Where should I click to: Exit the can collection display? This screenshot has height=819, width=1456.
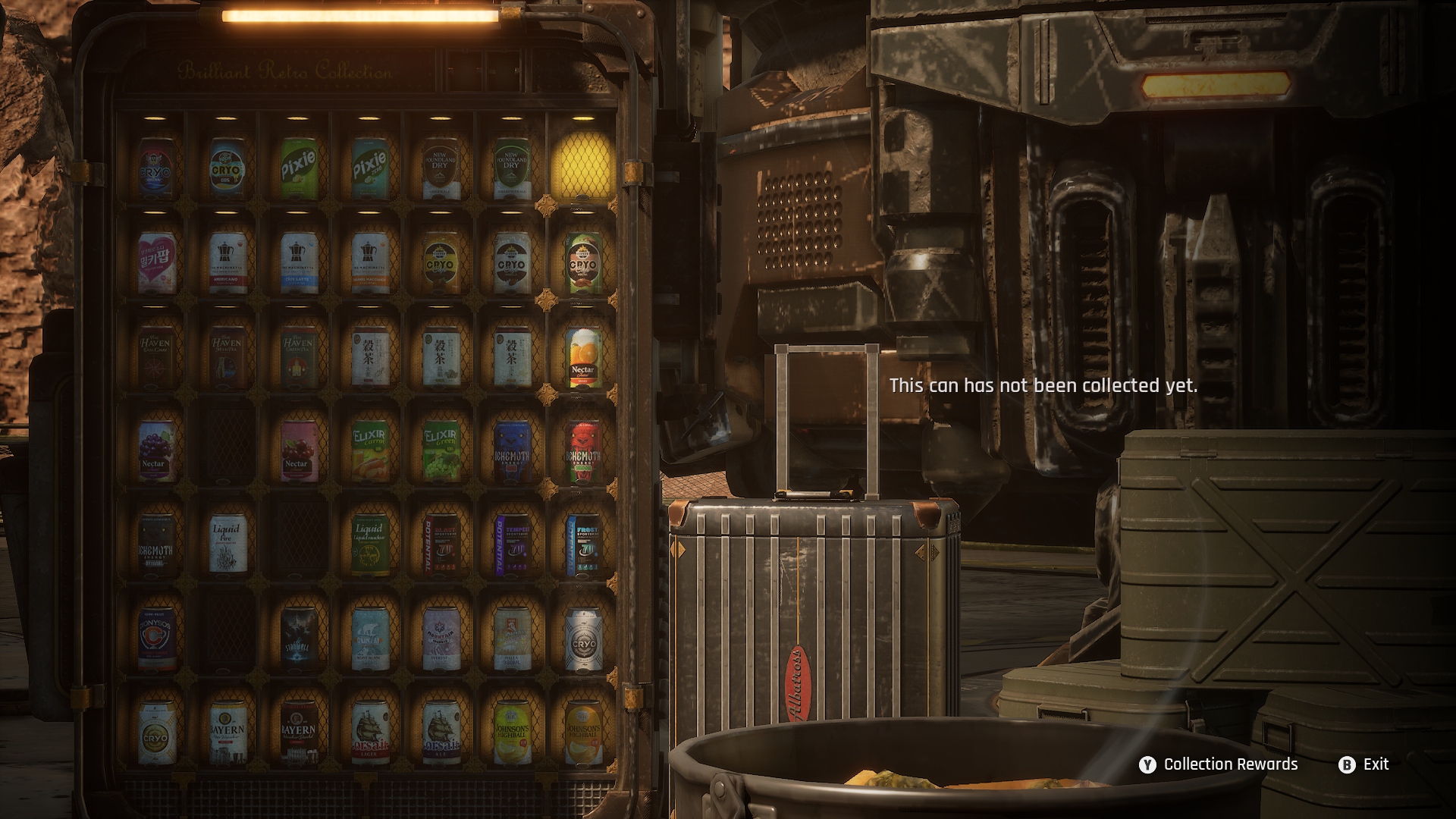click(x=1364, y=764)
